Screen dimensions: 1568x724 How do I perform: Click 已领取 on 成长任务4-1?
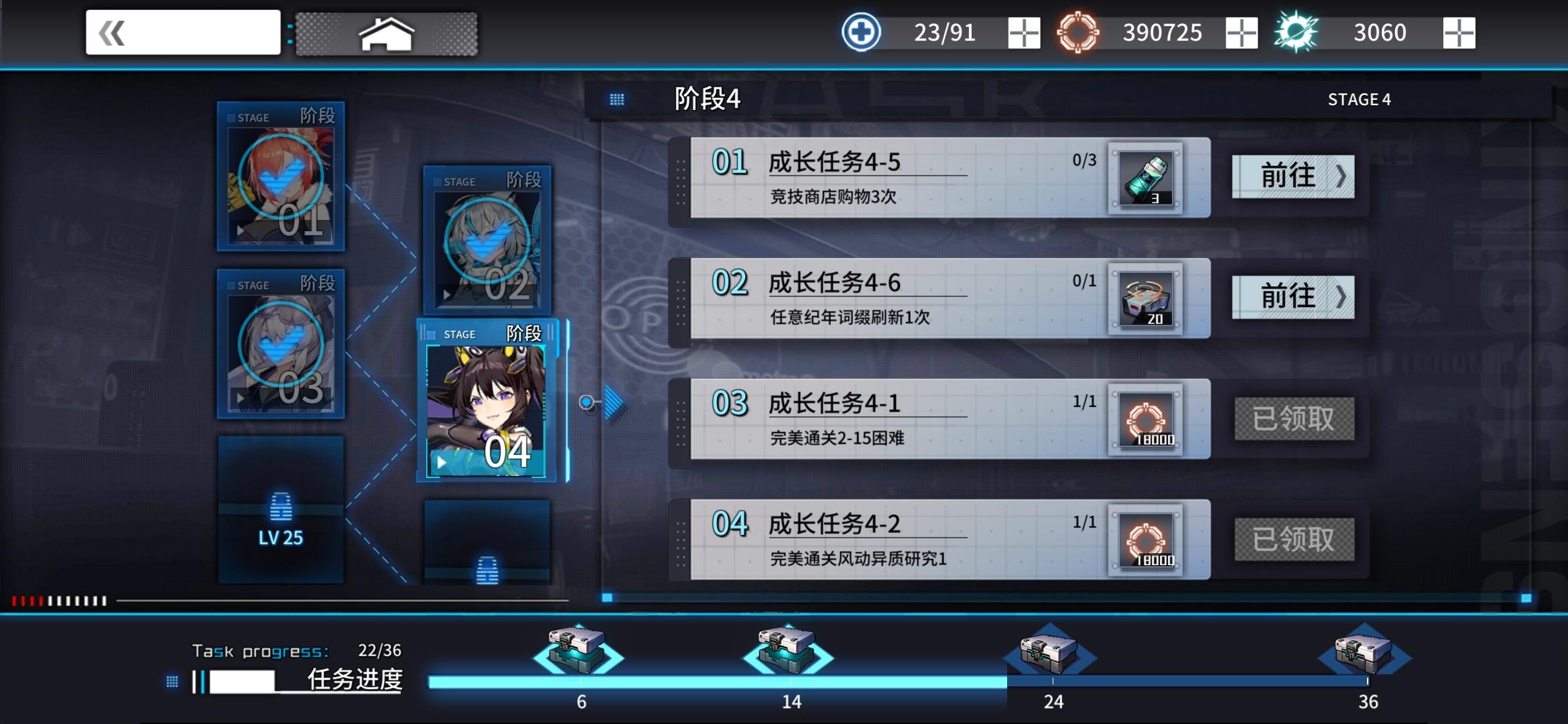click(x=1294, y=419)
